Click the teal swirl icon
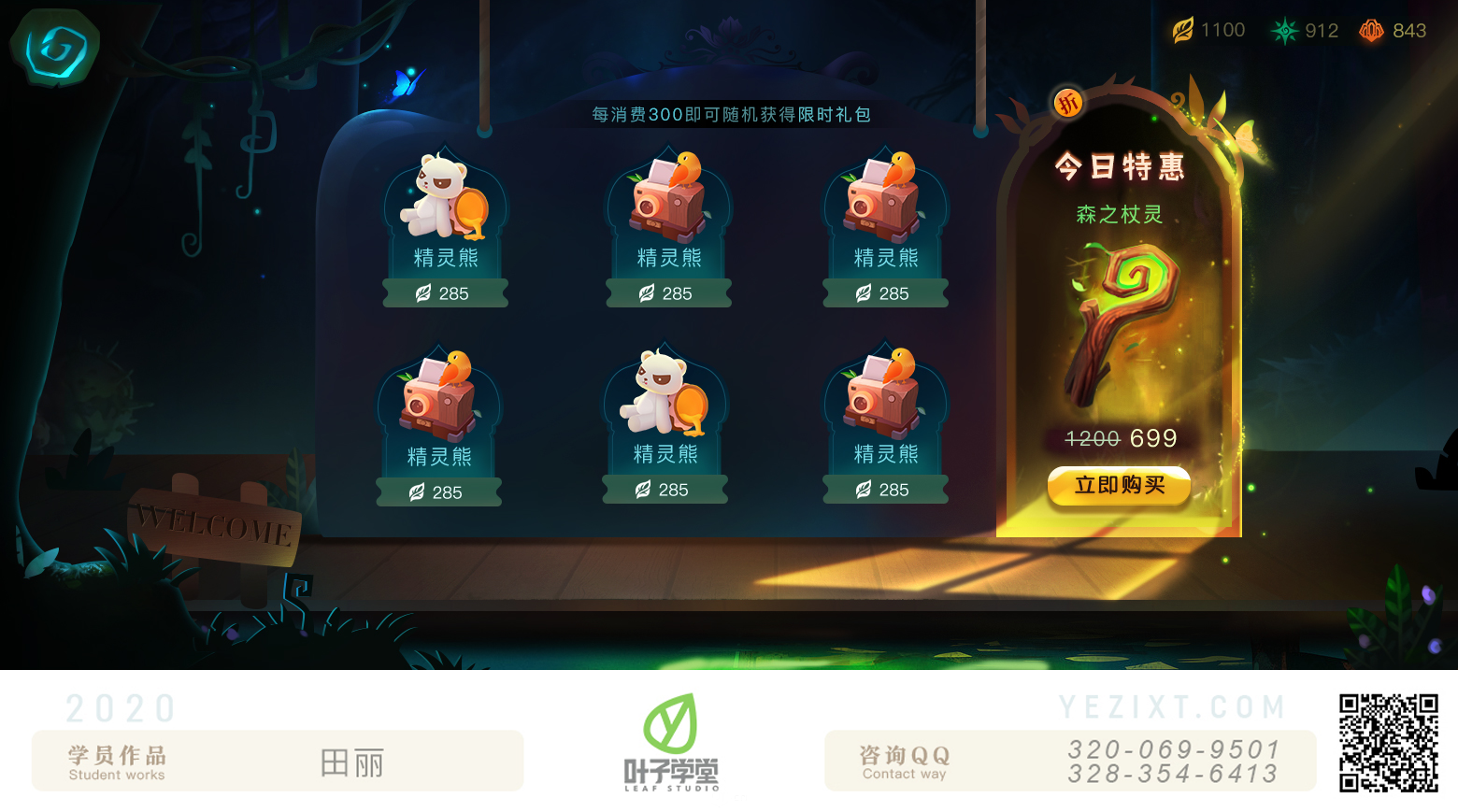 [x=55, y=48]
